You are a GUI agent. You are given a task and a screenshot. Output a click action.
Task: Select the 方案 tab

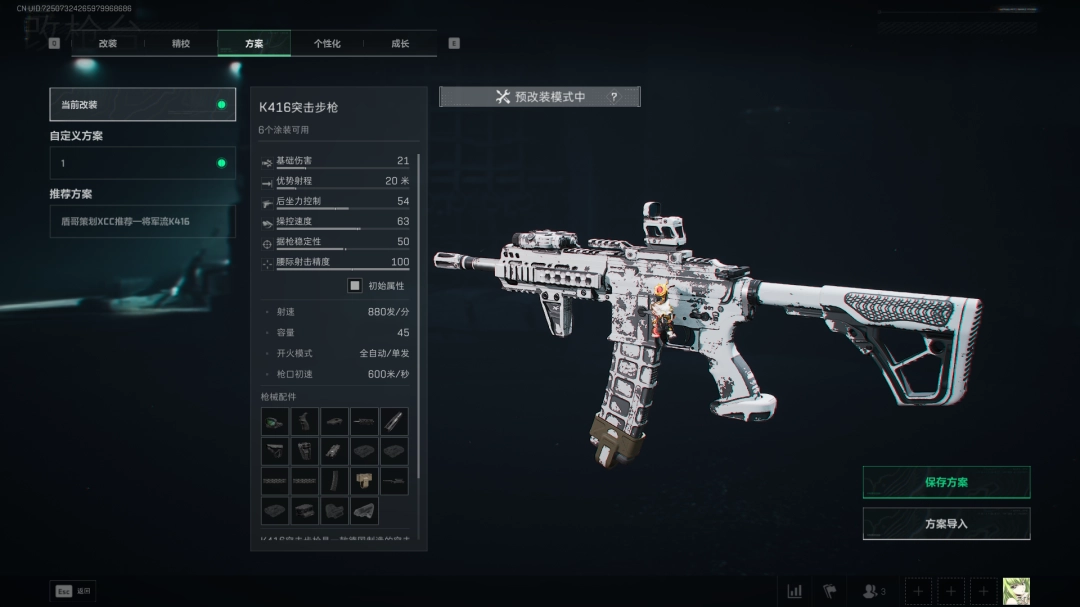[254, 43]
